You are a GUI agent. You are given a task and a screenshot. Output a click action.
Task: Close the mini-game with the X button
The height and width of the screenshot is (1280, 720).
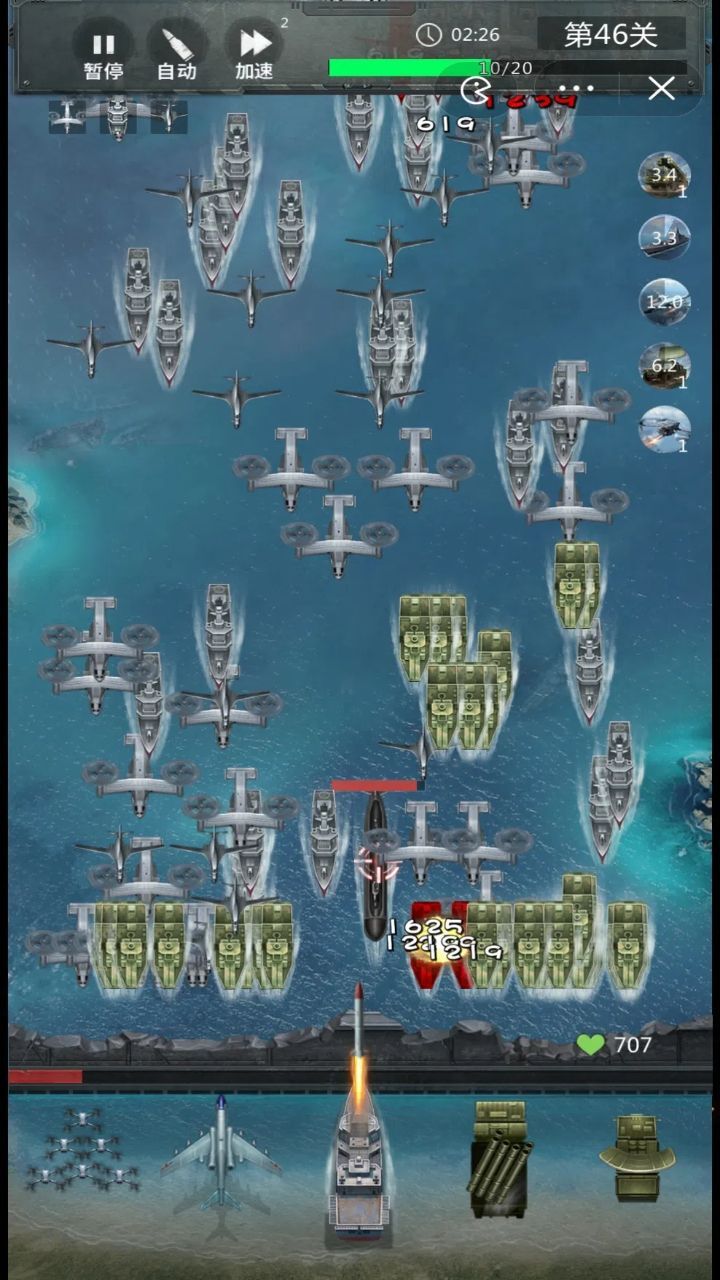[661, 89]
